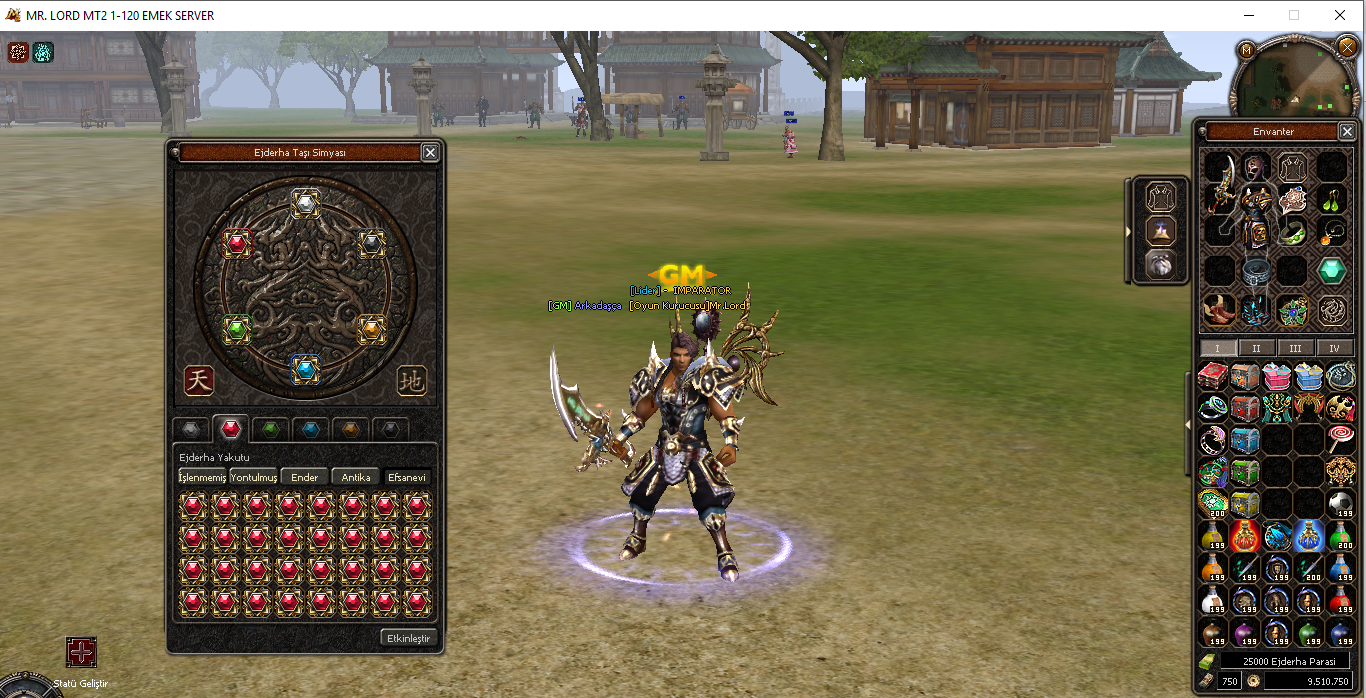This screenshot has height=698, width=1366.
Task: Close the Envanter window
Action: [x=1345, y=131]
